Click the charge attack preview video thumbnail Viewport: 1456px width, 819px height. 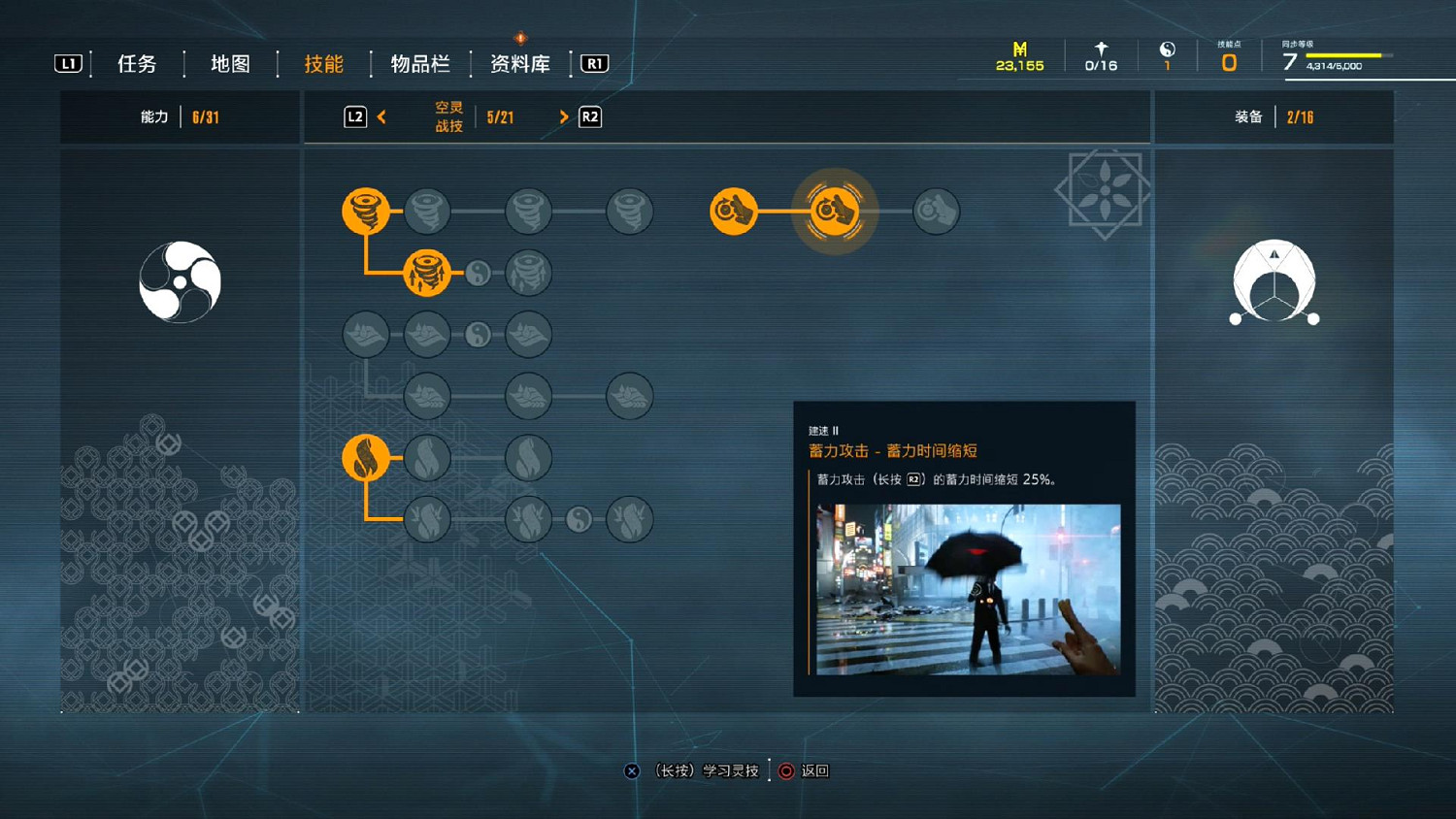[966, 587]
